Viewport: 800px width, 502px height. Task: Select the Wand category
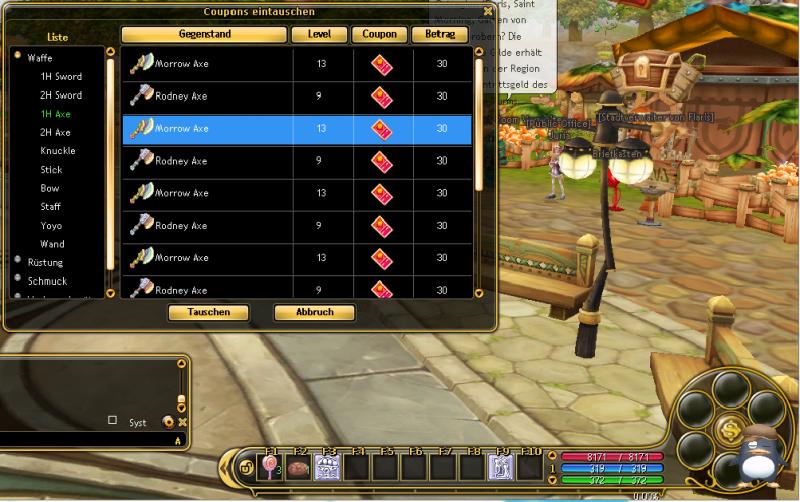point(52,244)
